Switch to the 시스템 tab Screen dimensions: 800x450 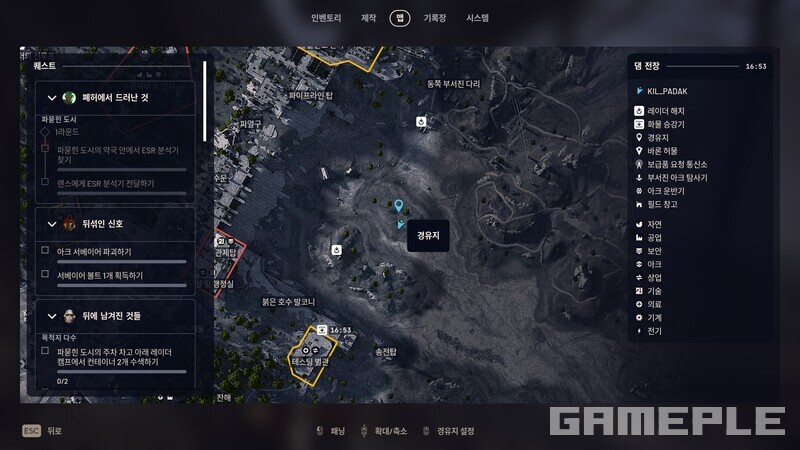(x=477, y=18)
